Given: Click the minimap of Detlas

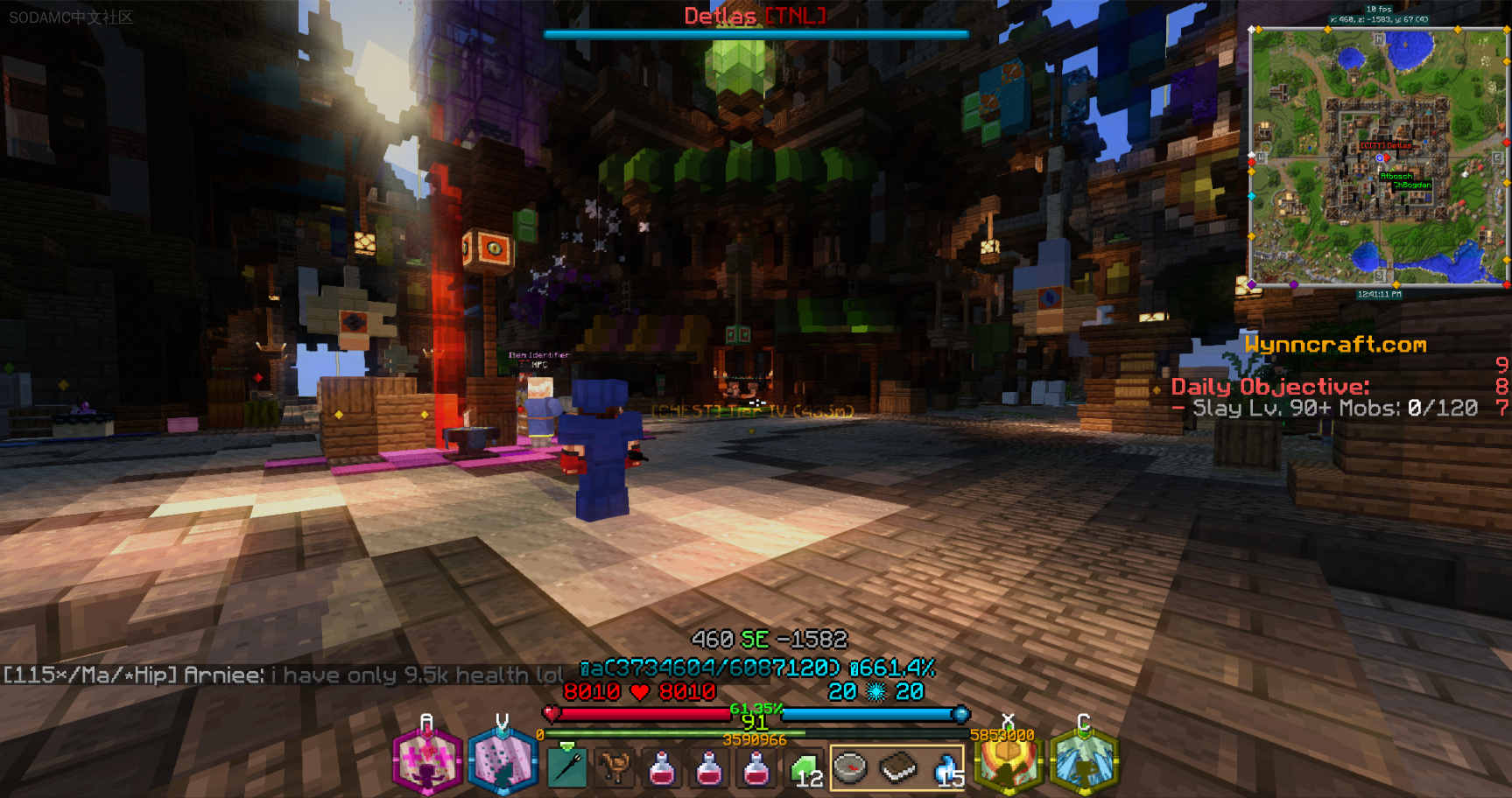Looking at the screenshot, I should tap(1377, 156).
